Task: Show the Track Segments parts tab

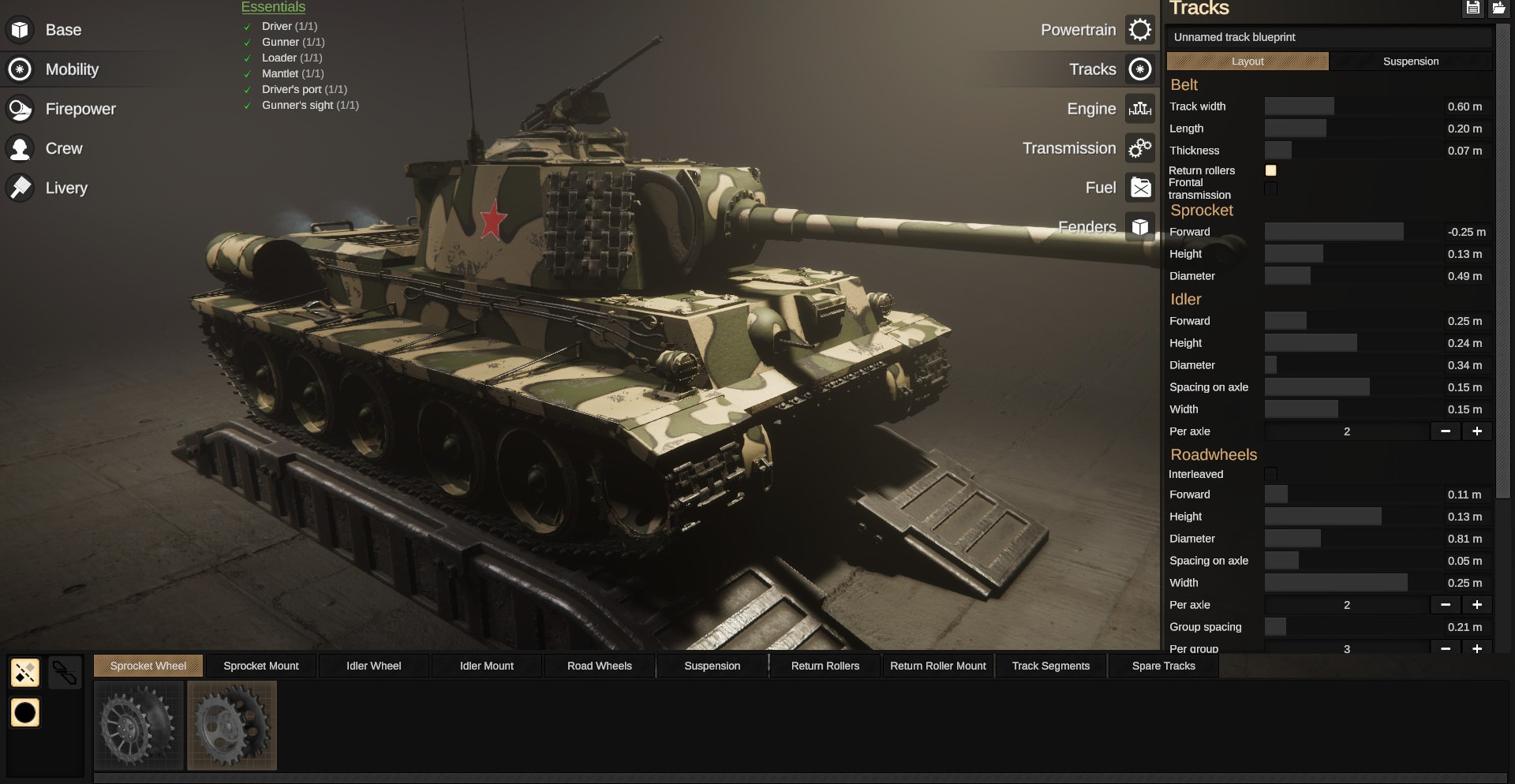Action: [1050, 666]
